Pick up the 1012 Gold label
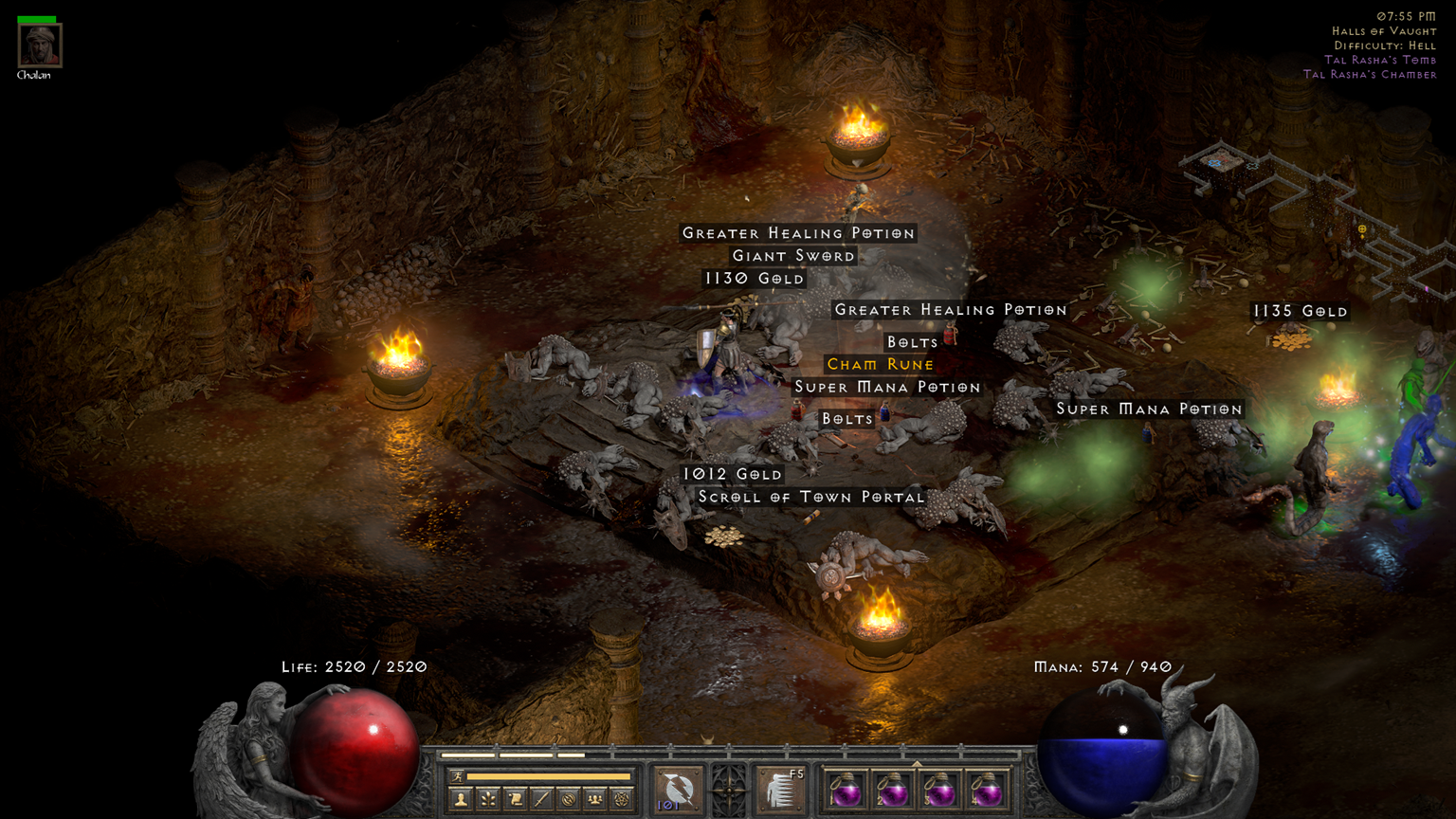The width and height of the screenshot is (1456, 819). pos(732,474)
